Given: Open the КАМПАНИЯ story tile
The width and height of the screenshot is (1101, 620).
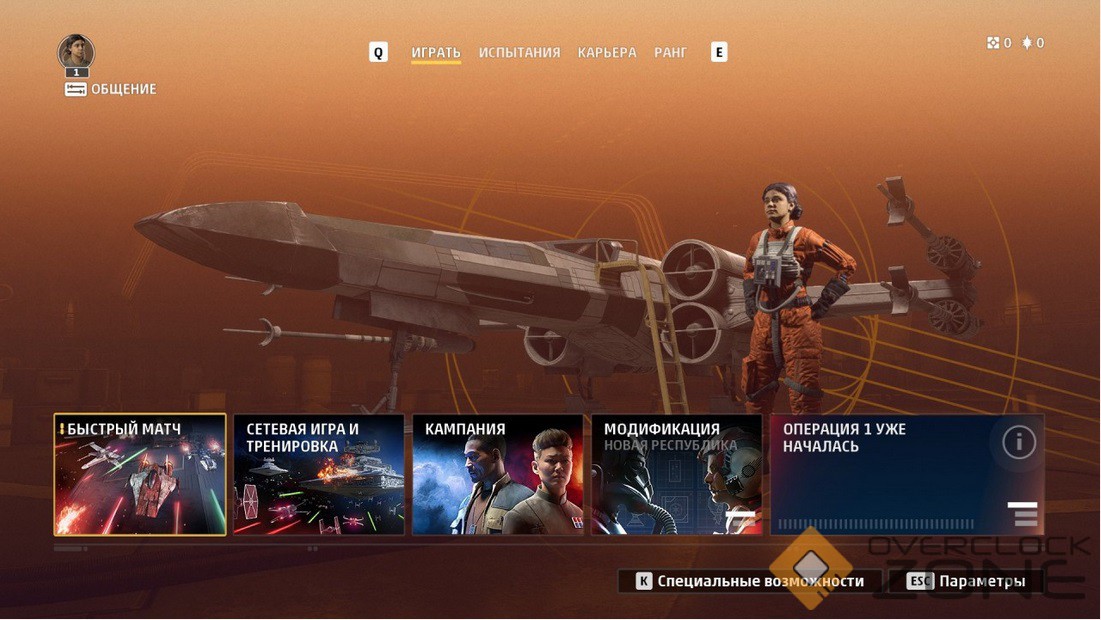Looking at the screenshot, I should 497,475.
